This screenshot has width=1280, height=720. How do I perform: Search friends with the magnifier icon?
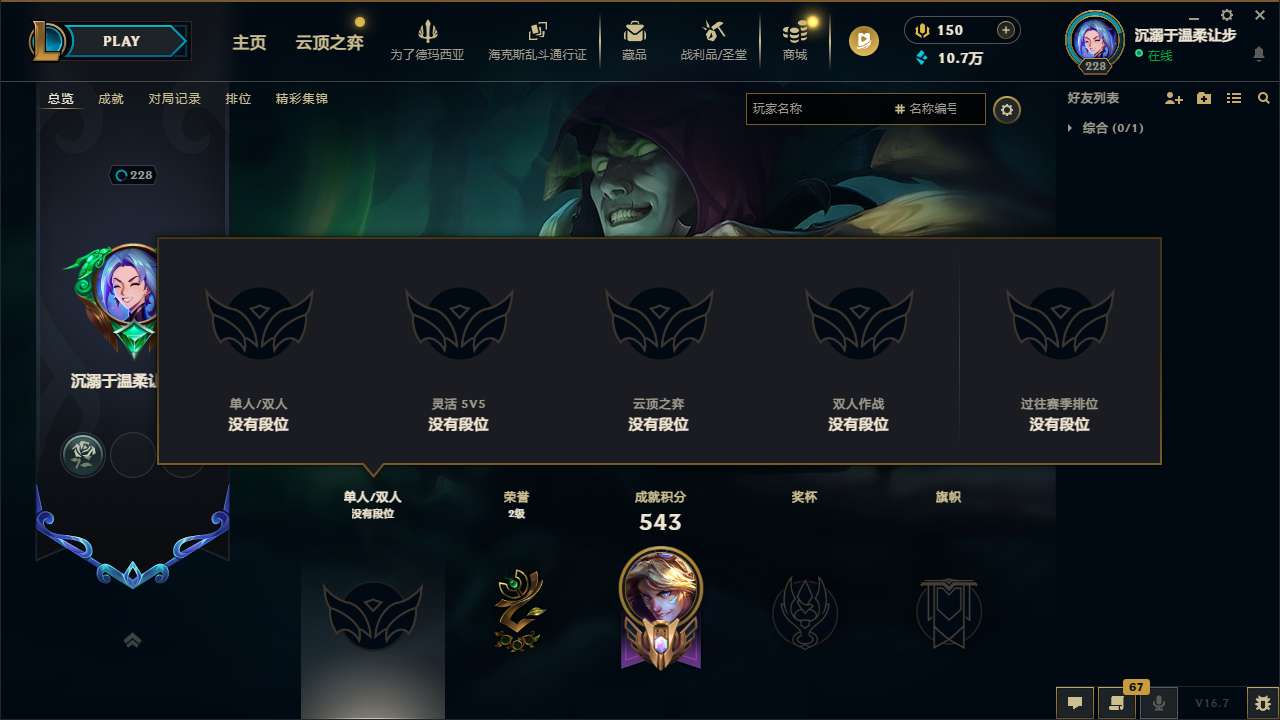(1263, 98)
